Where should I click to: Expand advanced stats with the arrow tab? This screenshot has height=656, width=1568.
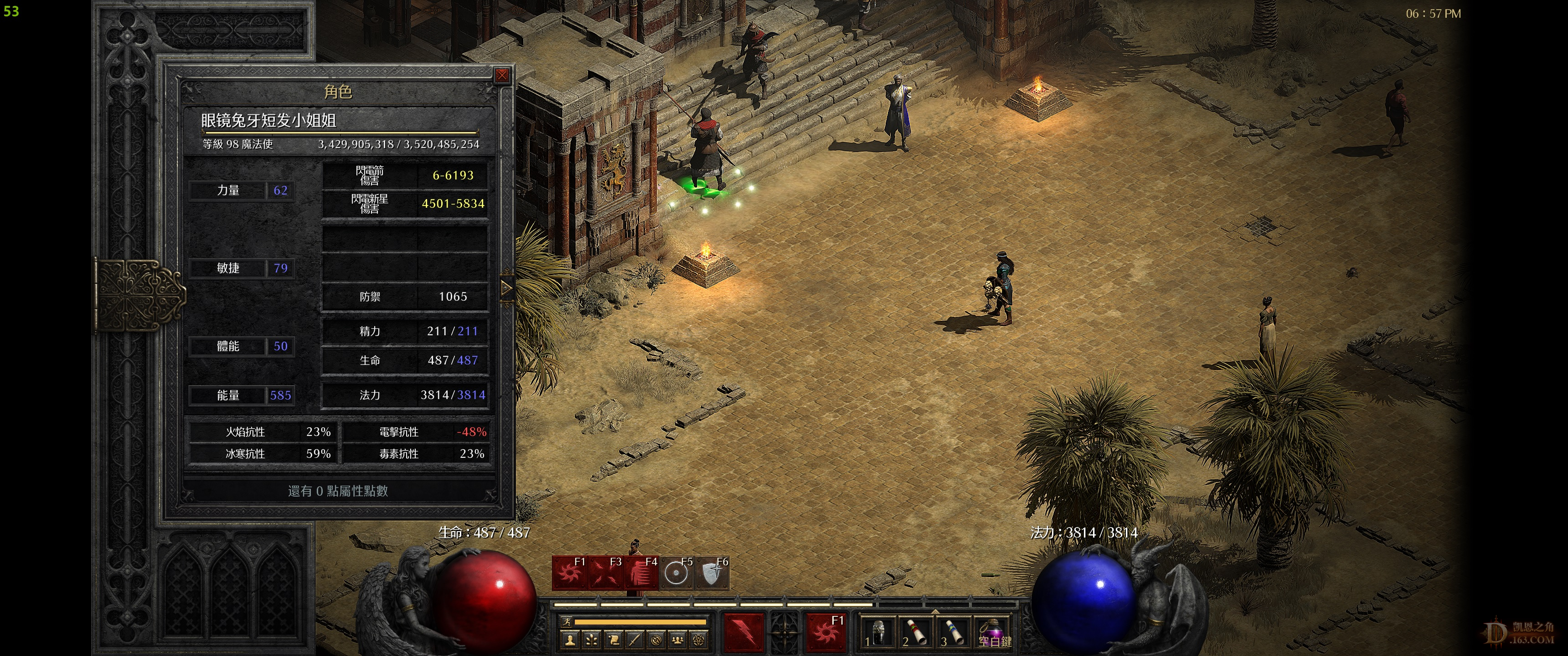506,288
